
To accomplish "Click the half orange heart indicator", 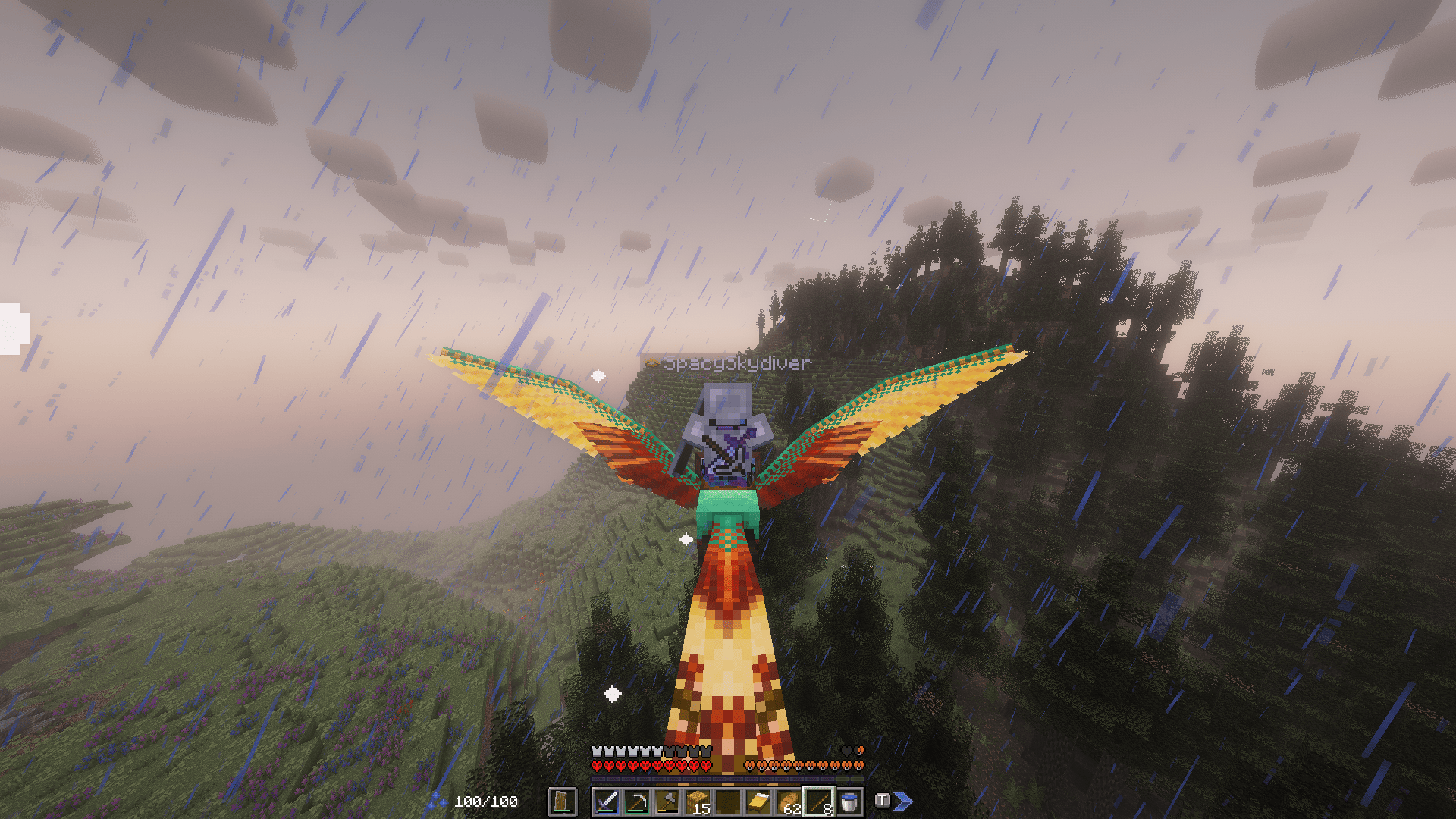I will pyautogui.click(x=861, y=751).
